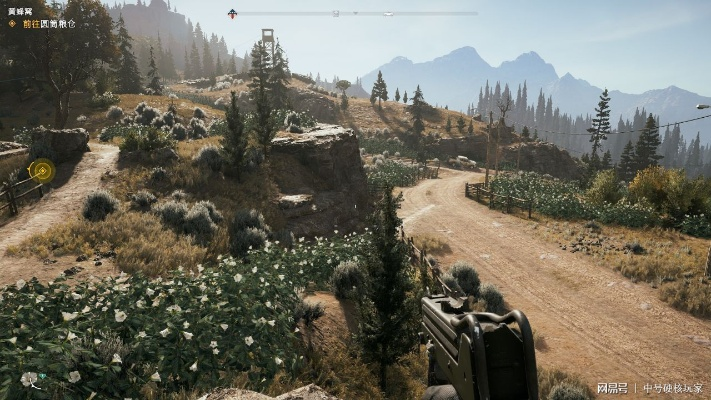Viewport: 711px width, 400px height.
Task: Open the tracked quest objective text
Action: 48,23
